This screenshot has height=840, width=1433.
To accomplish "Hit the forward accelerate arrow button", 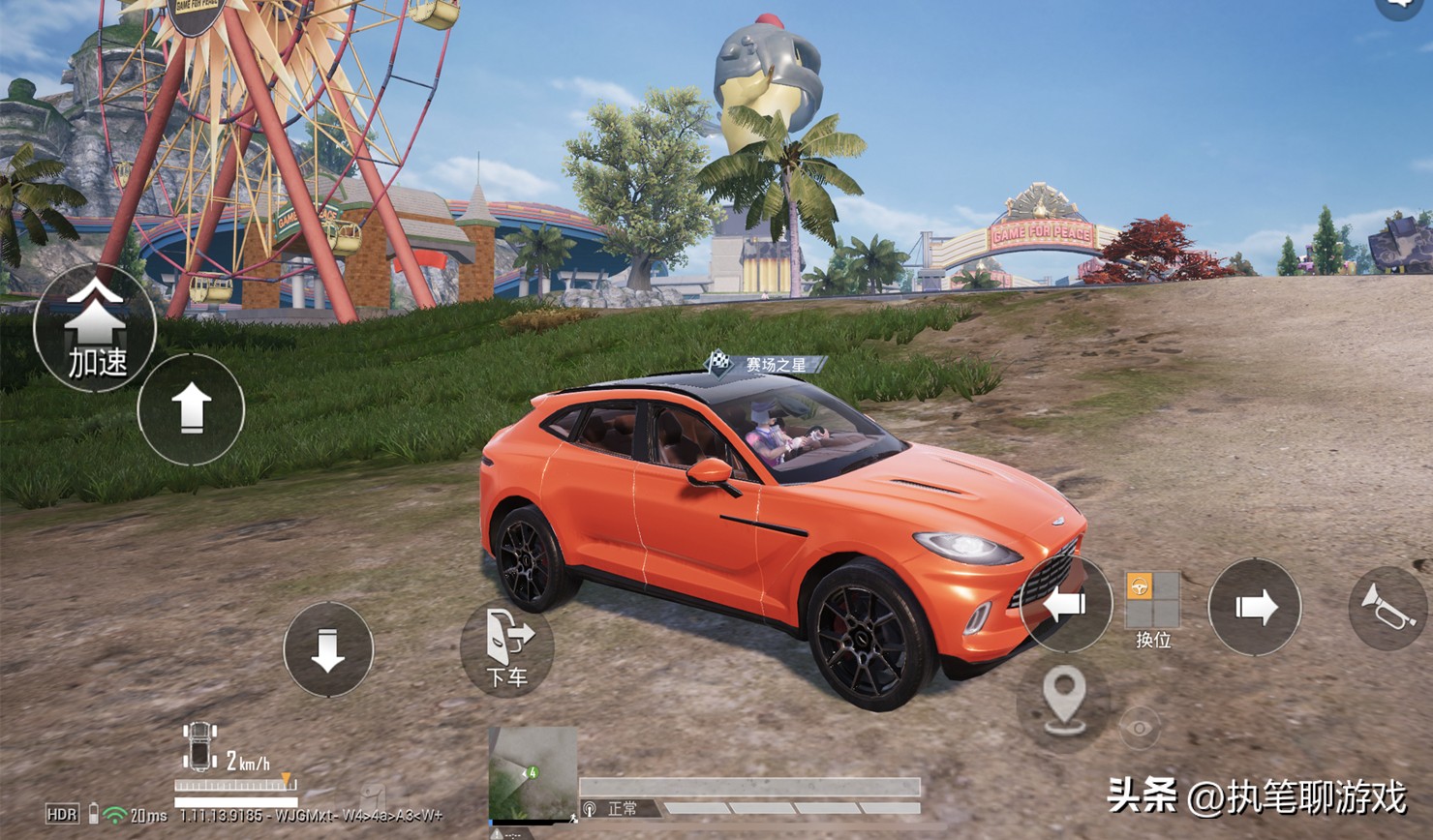I will (x=191, y=408).
